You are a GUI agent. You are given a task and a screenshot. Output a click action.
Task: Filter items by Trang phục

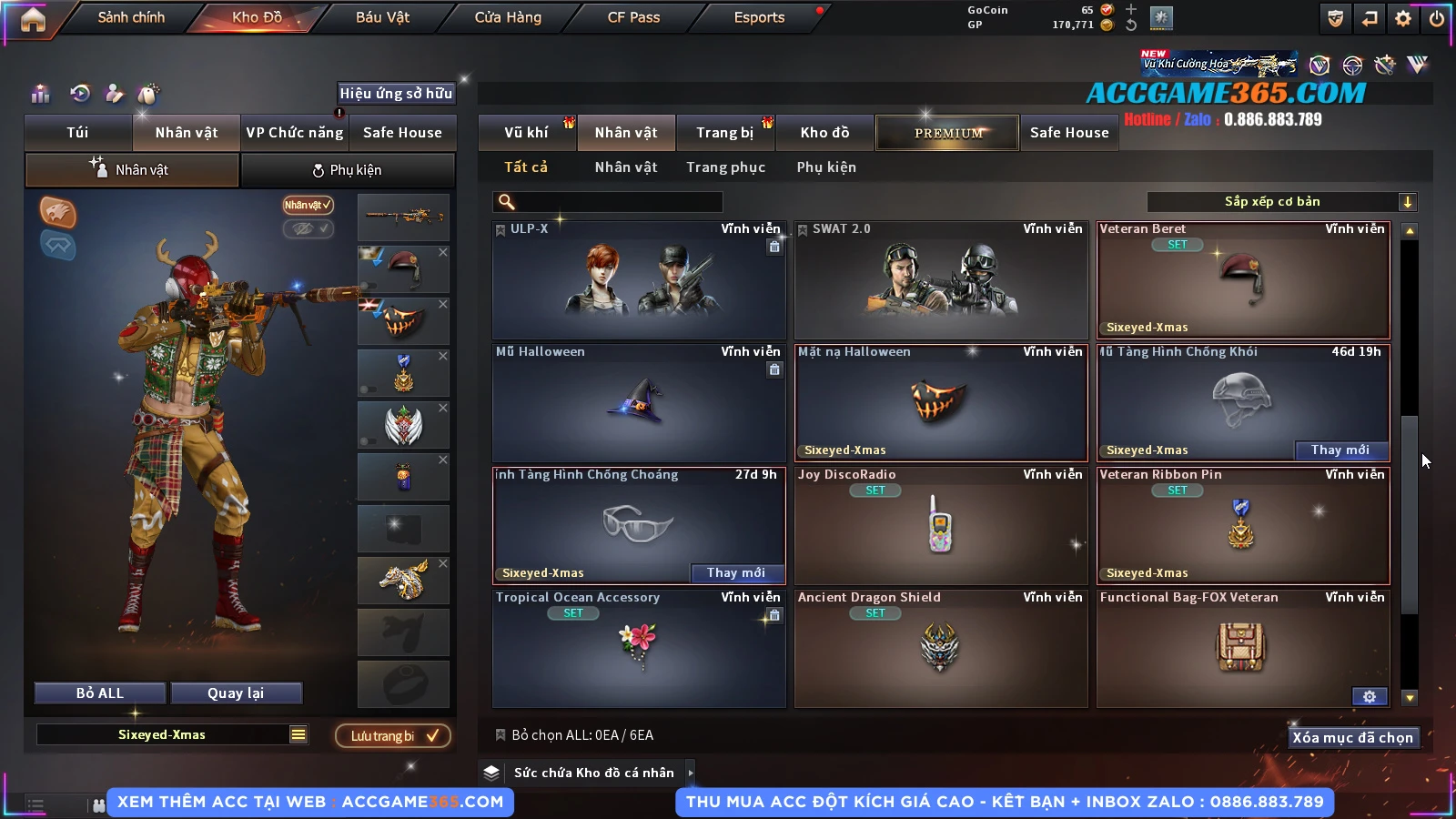(725, 167)
